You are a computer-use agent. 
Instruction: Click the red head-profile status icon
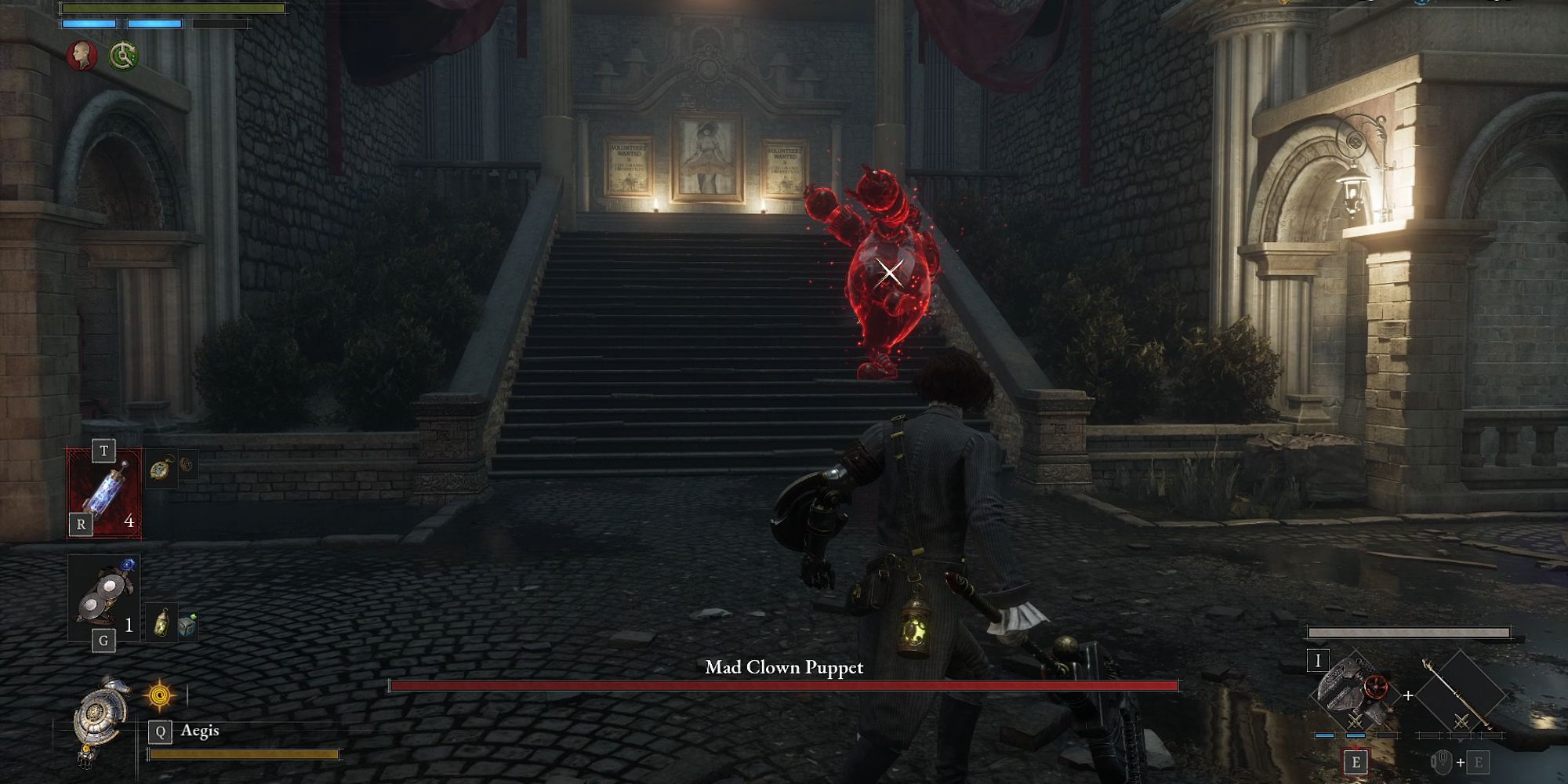coord(81,56)
